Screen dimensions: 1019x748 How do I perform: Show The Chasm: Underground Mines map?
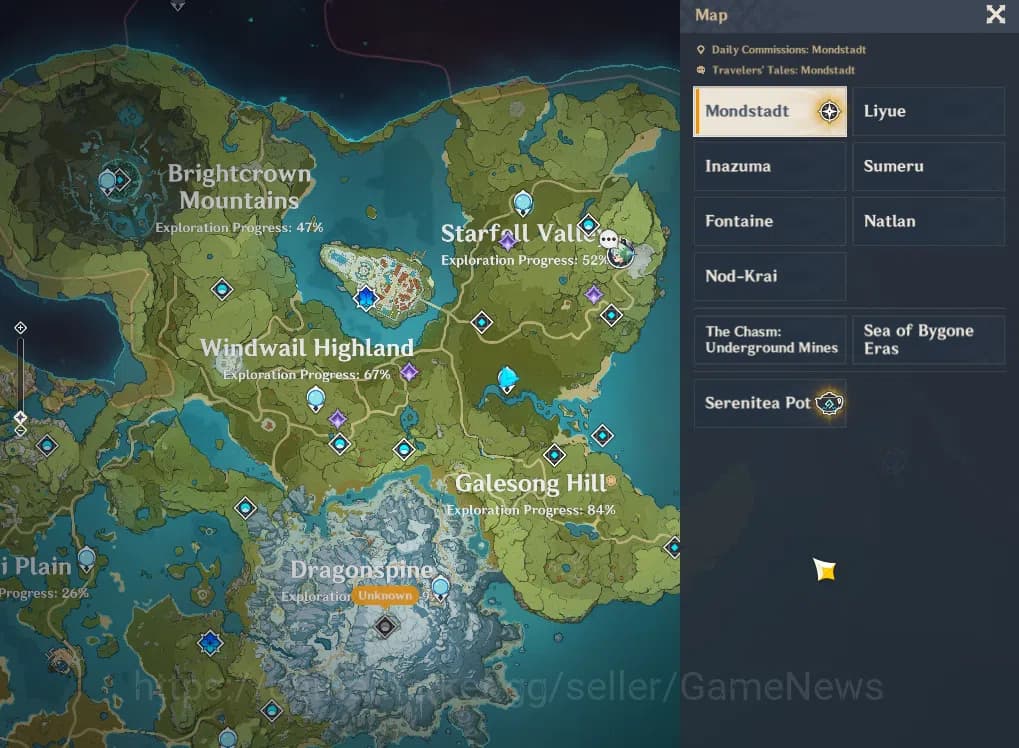[x=769, y=340]
